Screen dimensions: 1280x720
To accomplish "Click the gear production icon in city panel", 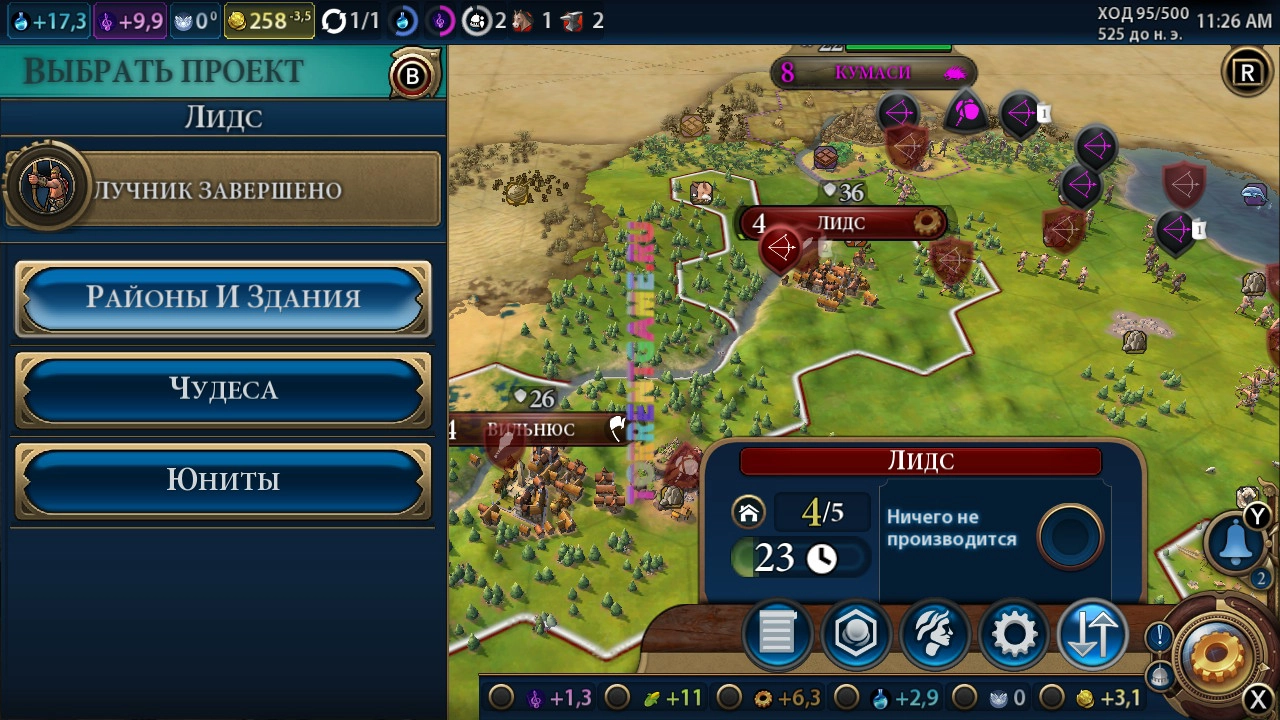I will click(1014, 634).
